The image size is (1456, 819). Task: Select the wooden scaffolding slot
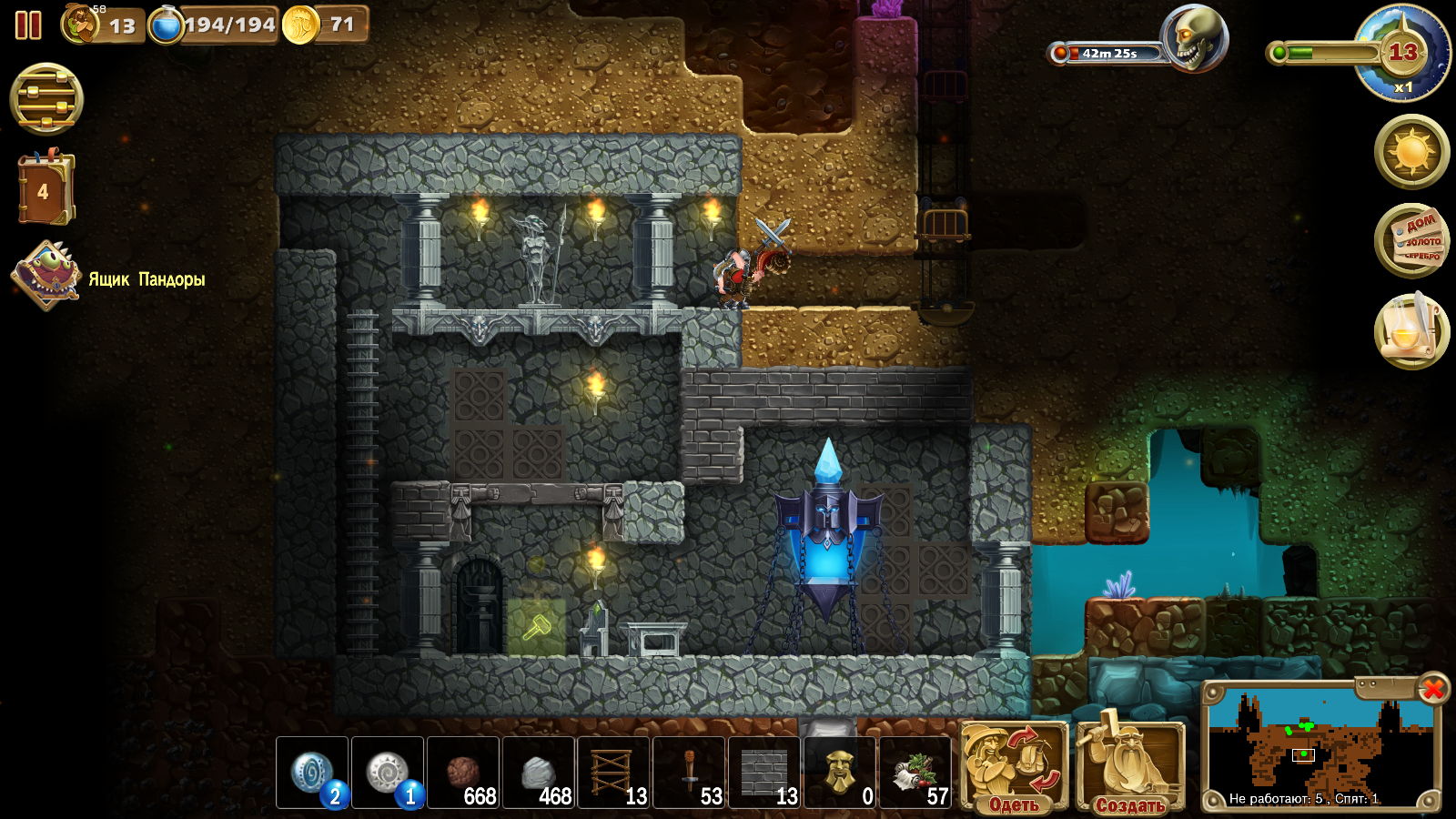click(614, 773)
